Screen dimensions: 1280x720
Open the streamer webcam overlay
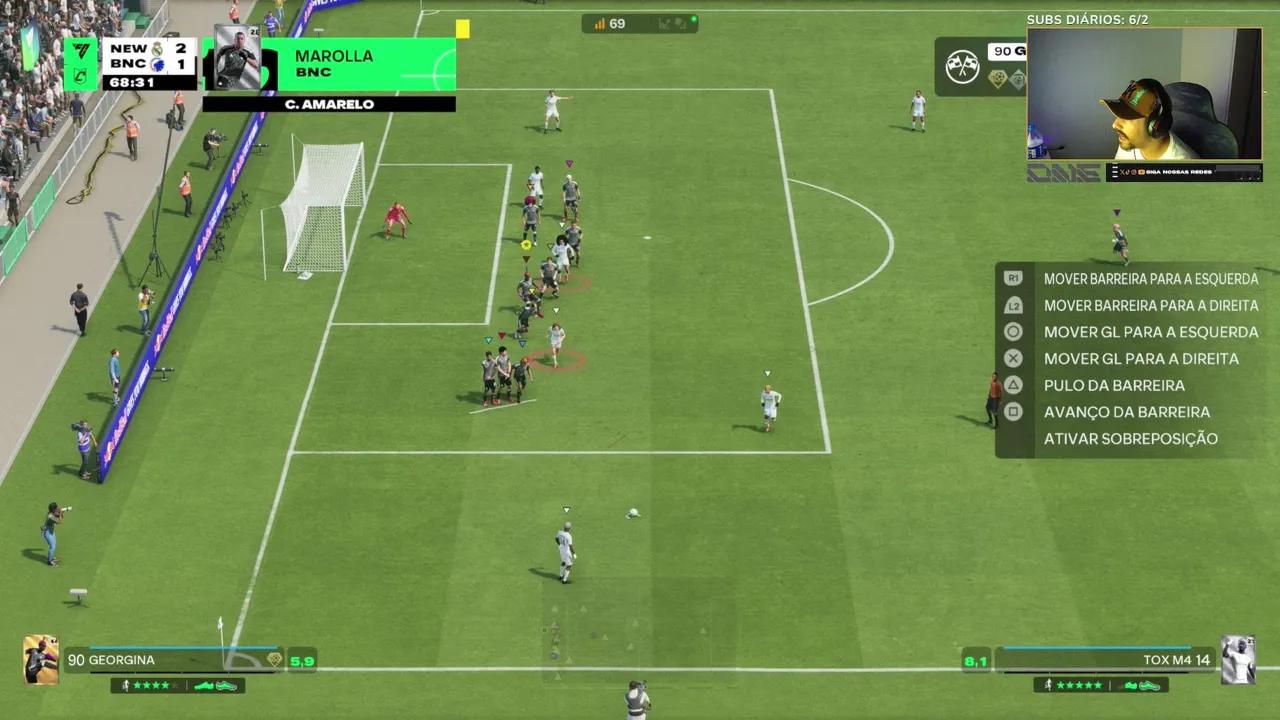pos(1144,94)
